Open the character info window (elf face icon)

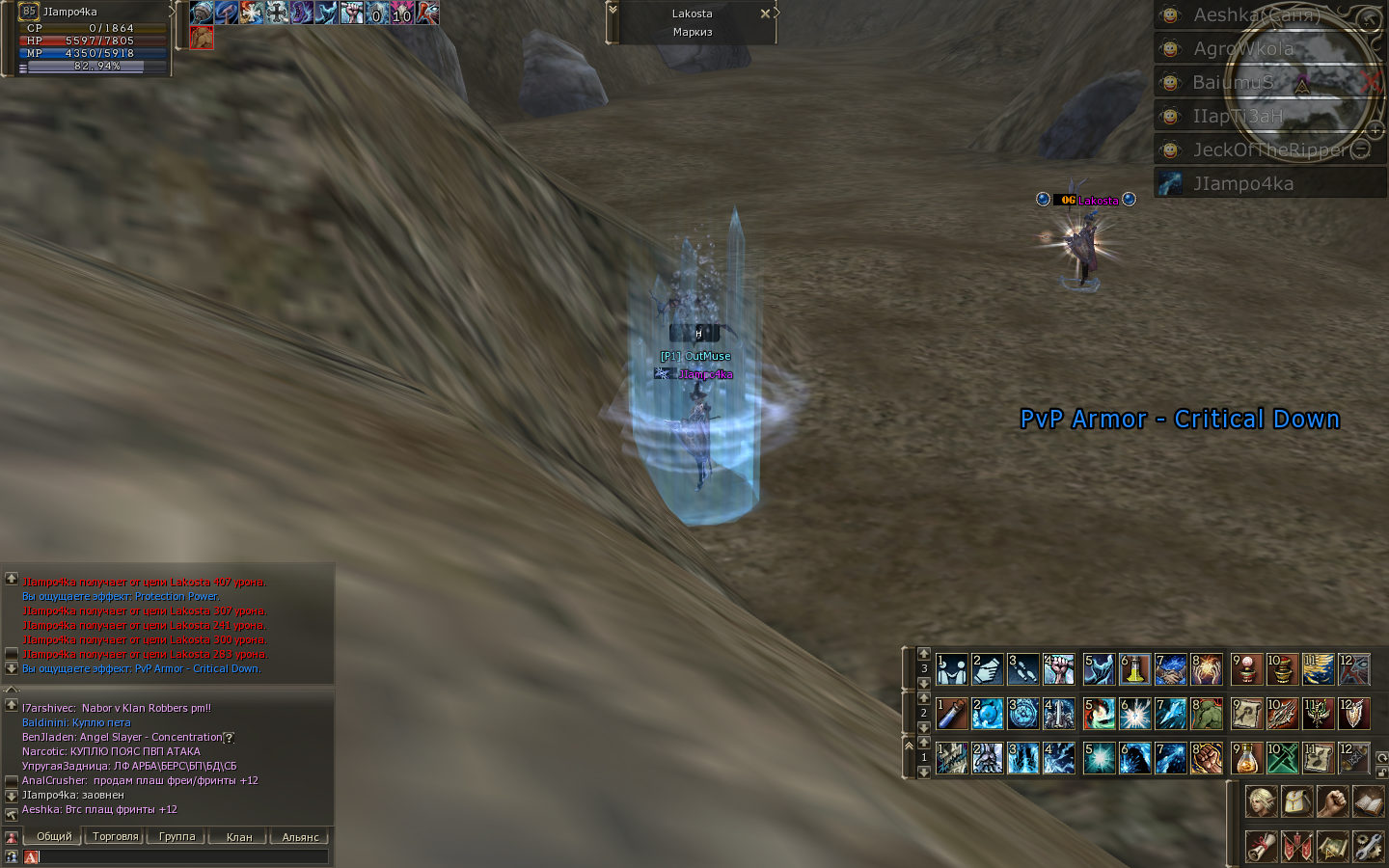[x=1261, y=802]
